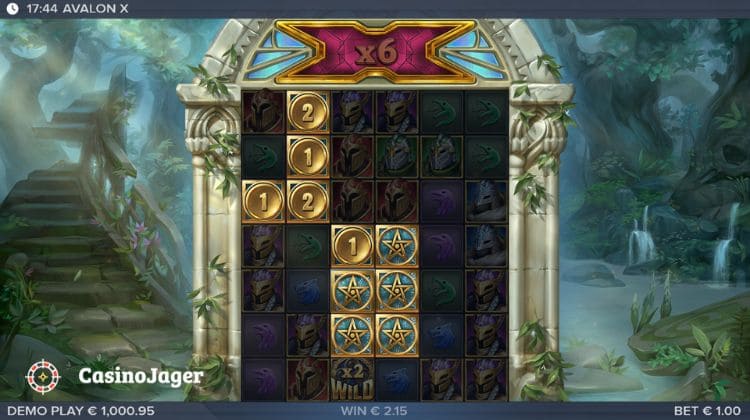Click the CasinoJager logo watermark

(x=112, y=376)
